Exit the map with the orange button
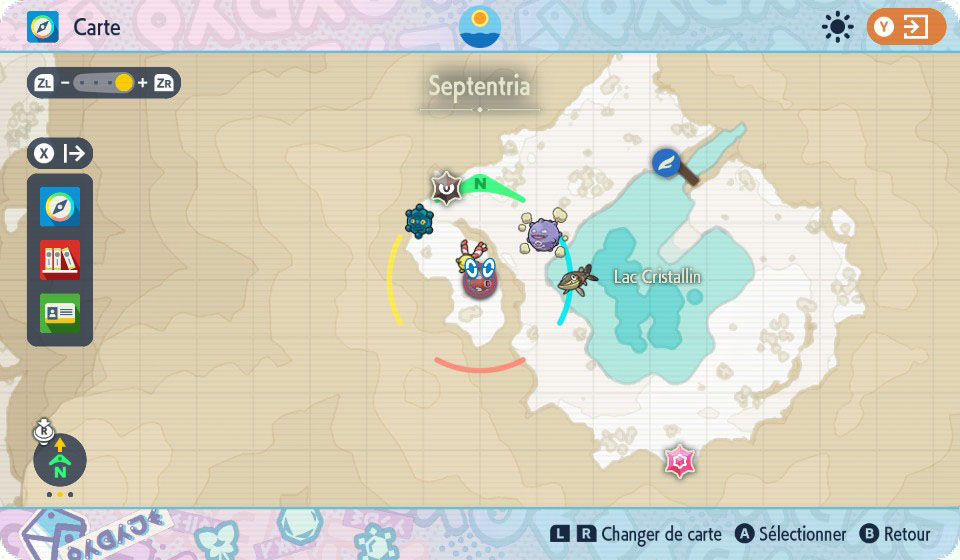960x560 pixels. (x=906, y=27)
